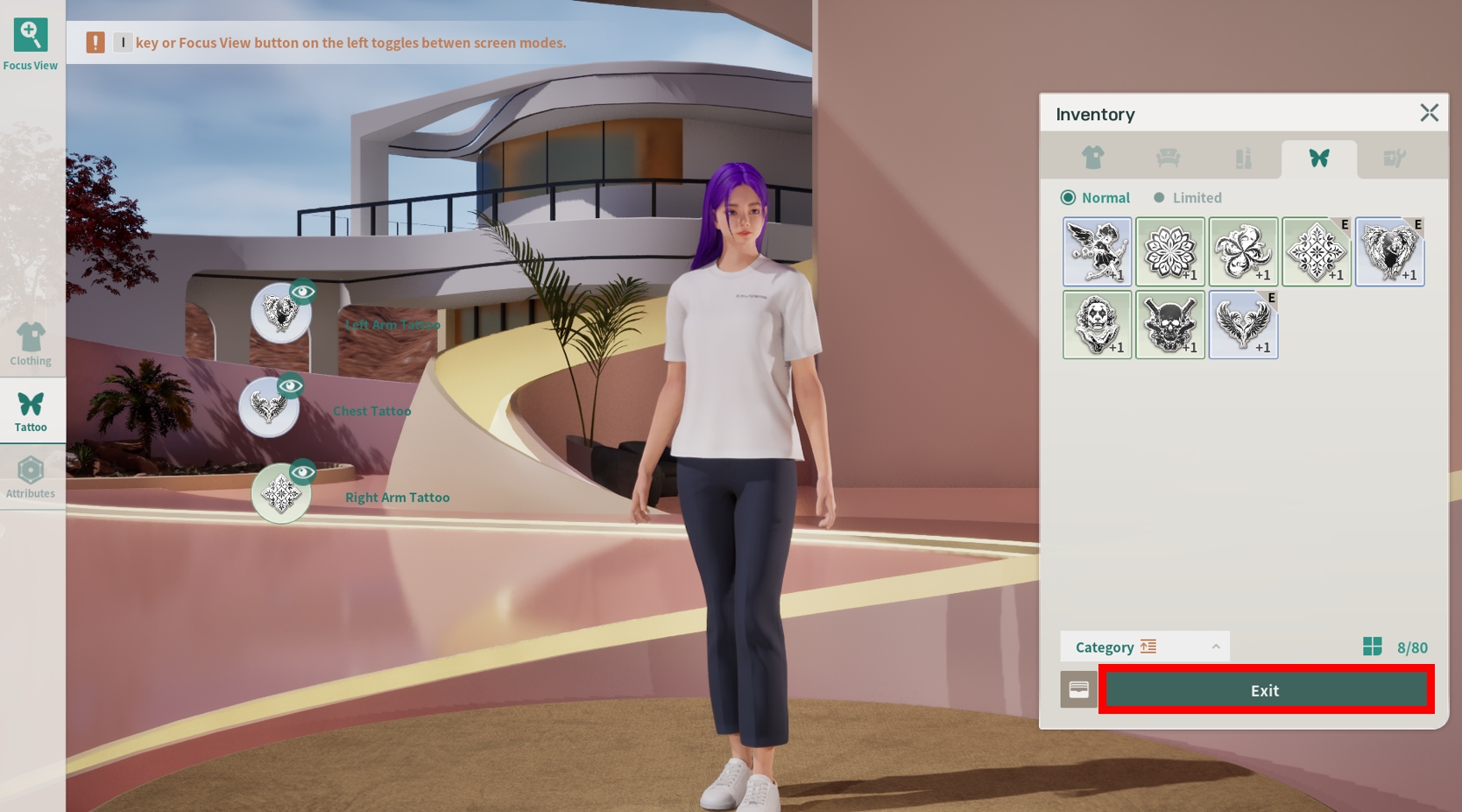1462x812 pixels.
Task: Toggle Chest Tattoo visibility eye icon
Action: tap(291, 385)
